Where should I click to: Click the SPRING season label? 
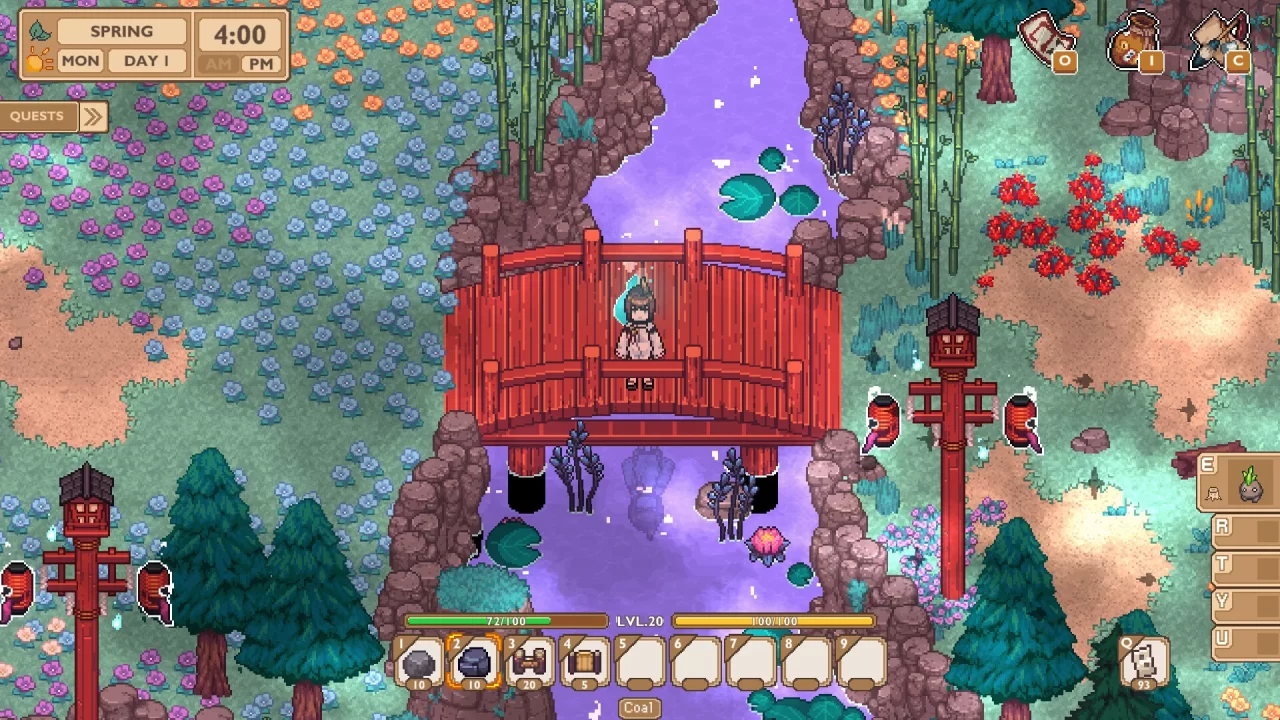tap(120, 31)
